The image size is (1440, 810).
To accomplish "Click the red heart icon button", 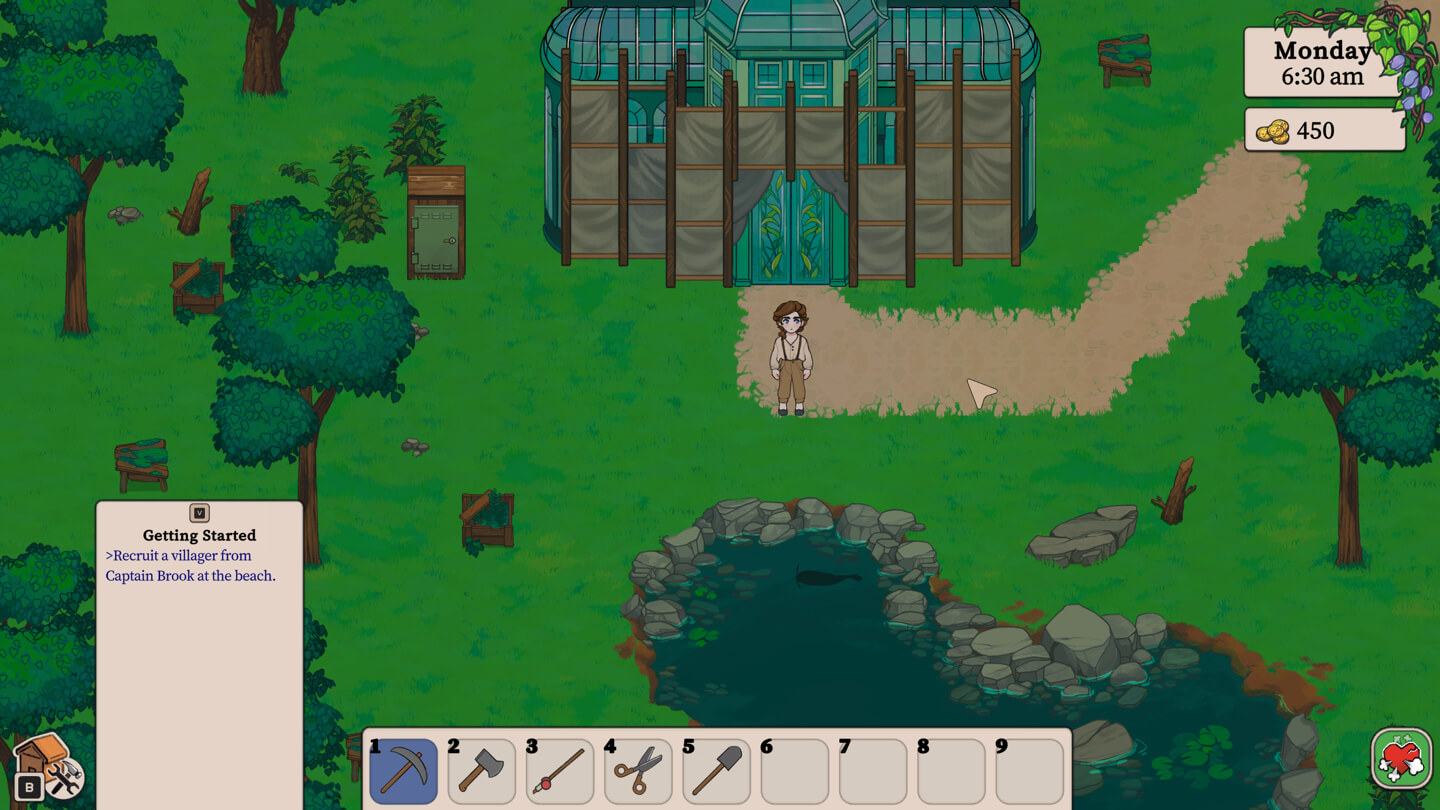I will [x=1401, y=759].
